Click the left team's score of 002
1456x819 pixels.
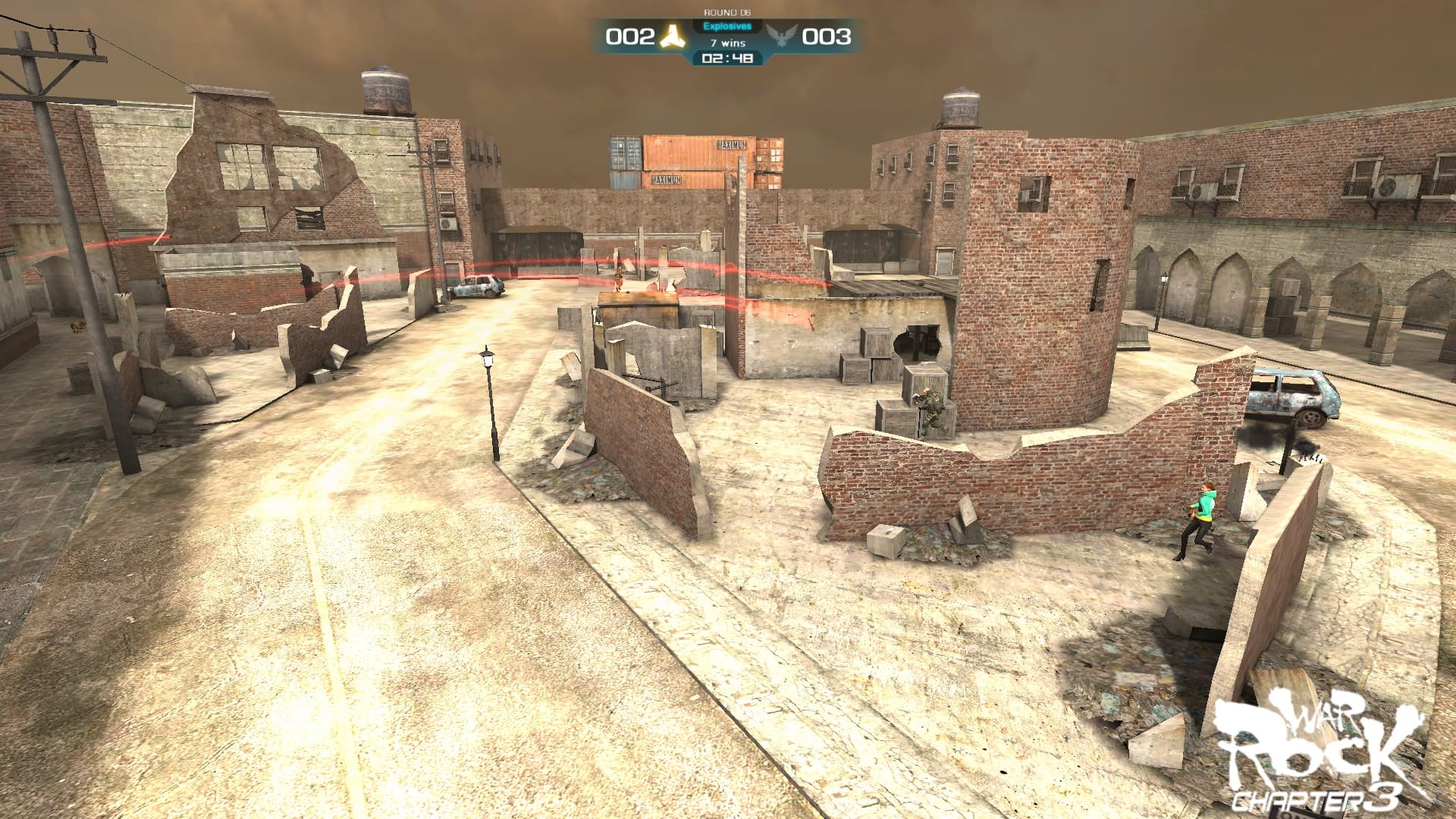click(629, 35)
